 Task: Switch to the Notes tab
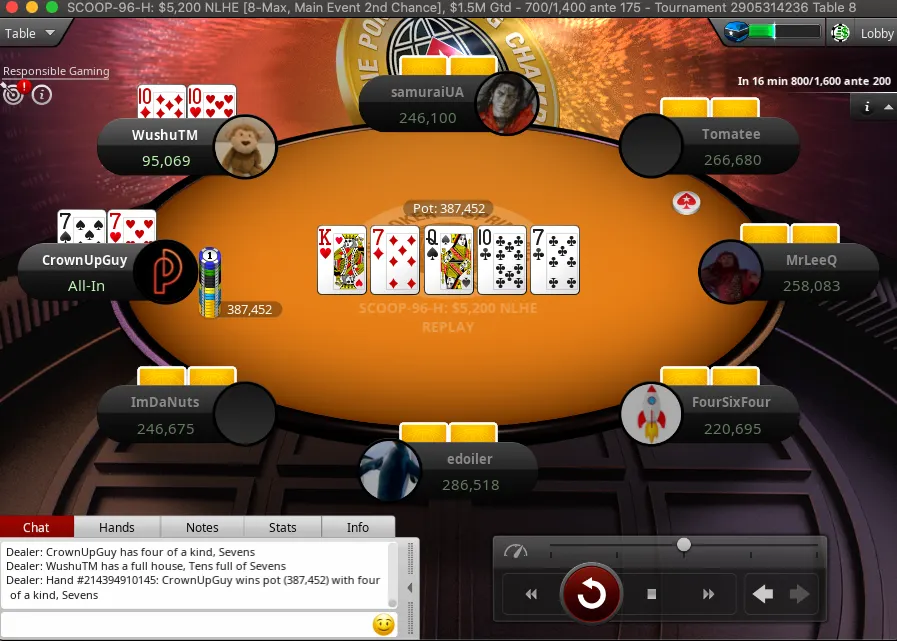point(202,527)
